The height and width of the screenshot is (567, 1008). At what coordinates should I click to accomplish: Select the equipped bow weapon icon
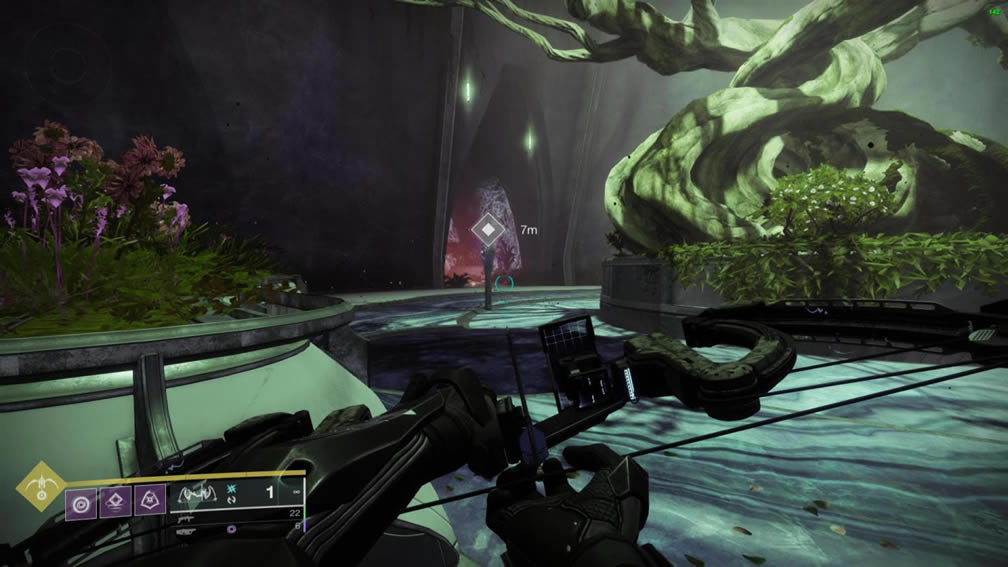[198, 494]
